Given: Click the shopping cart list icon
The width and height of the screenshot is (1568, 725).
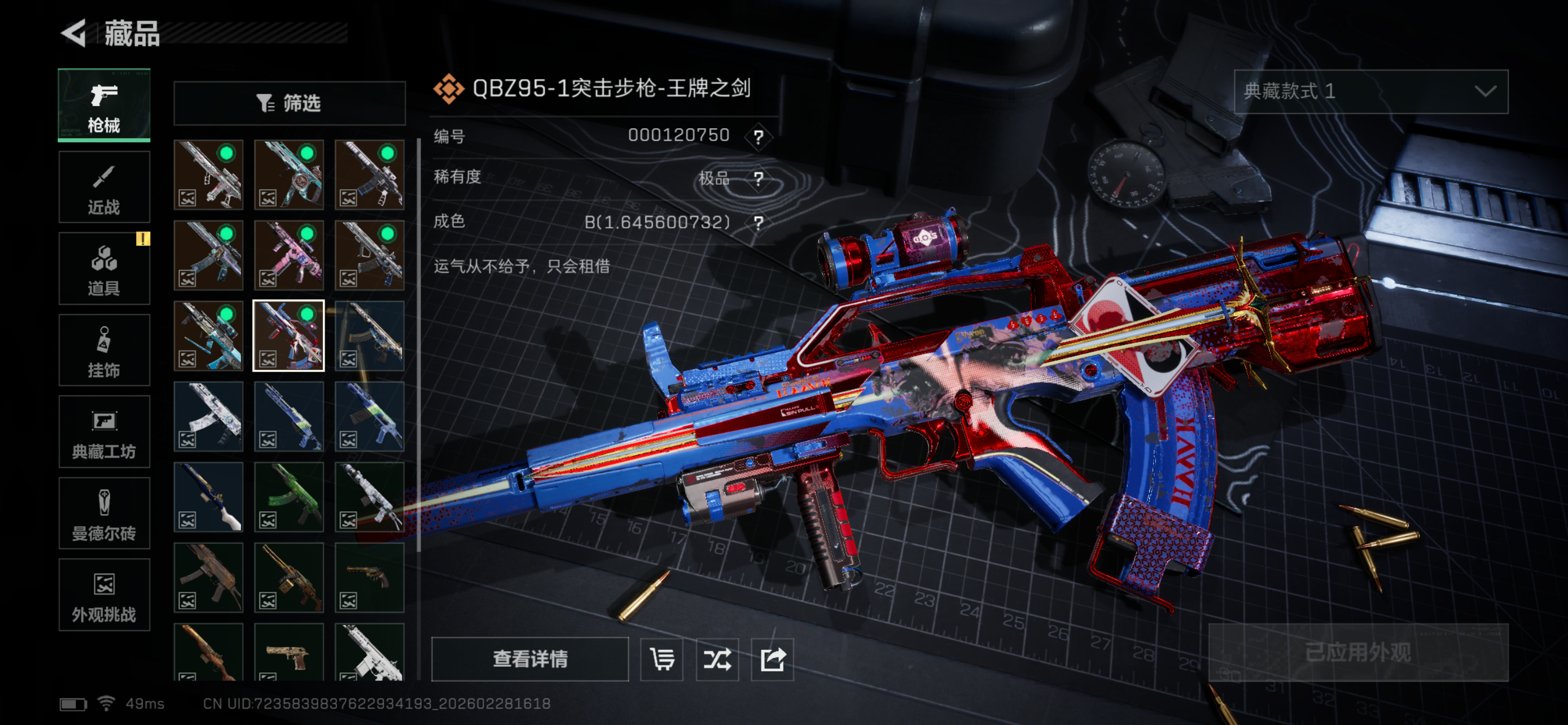Looking at the screenshot, I should 662,660.
